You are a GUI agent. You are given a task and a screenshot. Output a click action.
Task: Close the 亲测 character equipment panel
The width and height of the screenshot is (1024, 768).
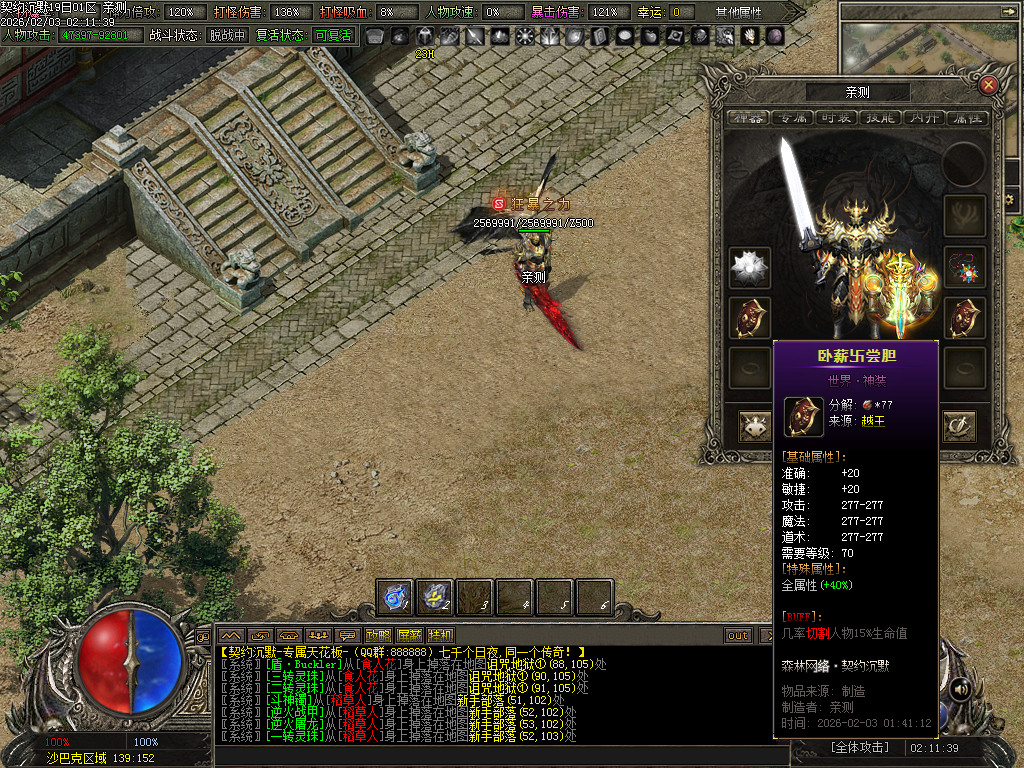pos(988,85)
